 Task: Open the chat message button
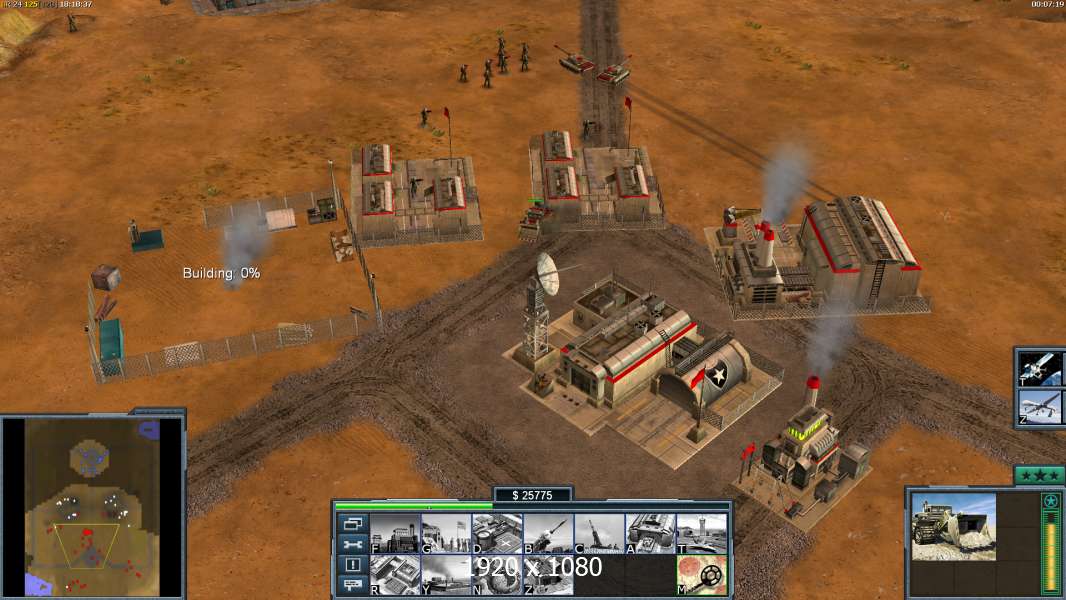pos(352,585)
